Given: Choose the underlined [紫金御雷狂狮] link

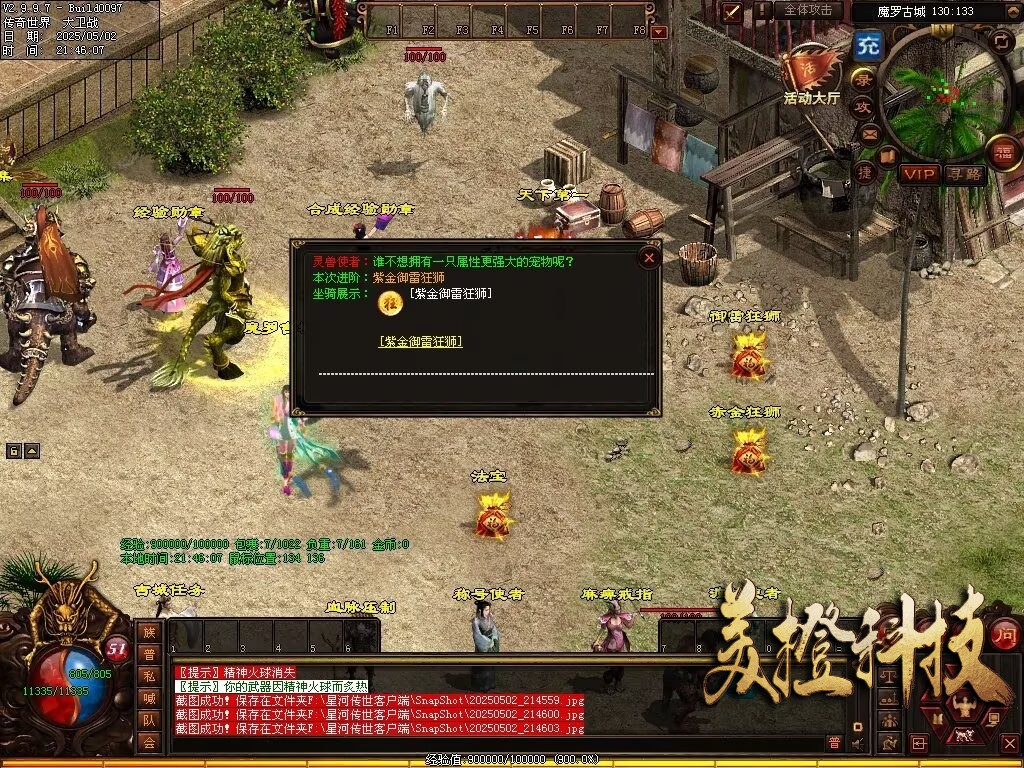Looking at the screenshot, I should click(x=421, y=342).
